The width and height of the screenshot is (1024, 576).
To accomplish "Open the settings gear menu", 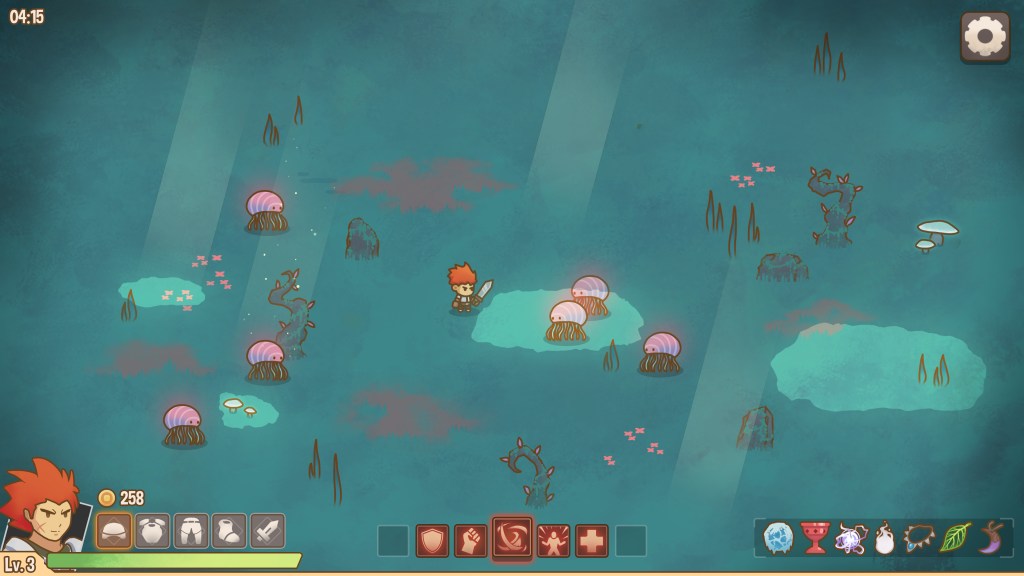I will click(x=985, y=36).
